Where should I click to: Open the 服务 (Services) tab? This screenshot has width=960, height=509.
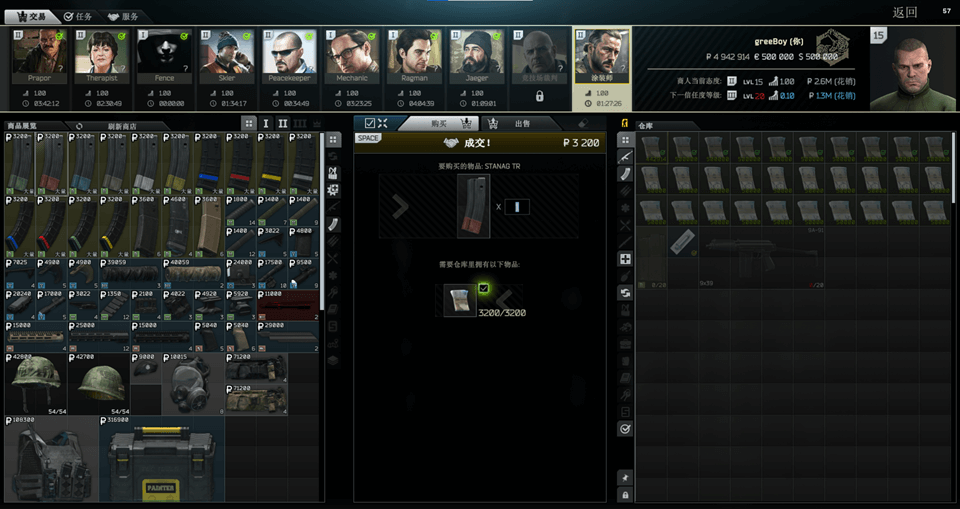[x=123, y=16]
